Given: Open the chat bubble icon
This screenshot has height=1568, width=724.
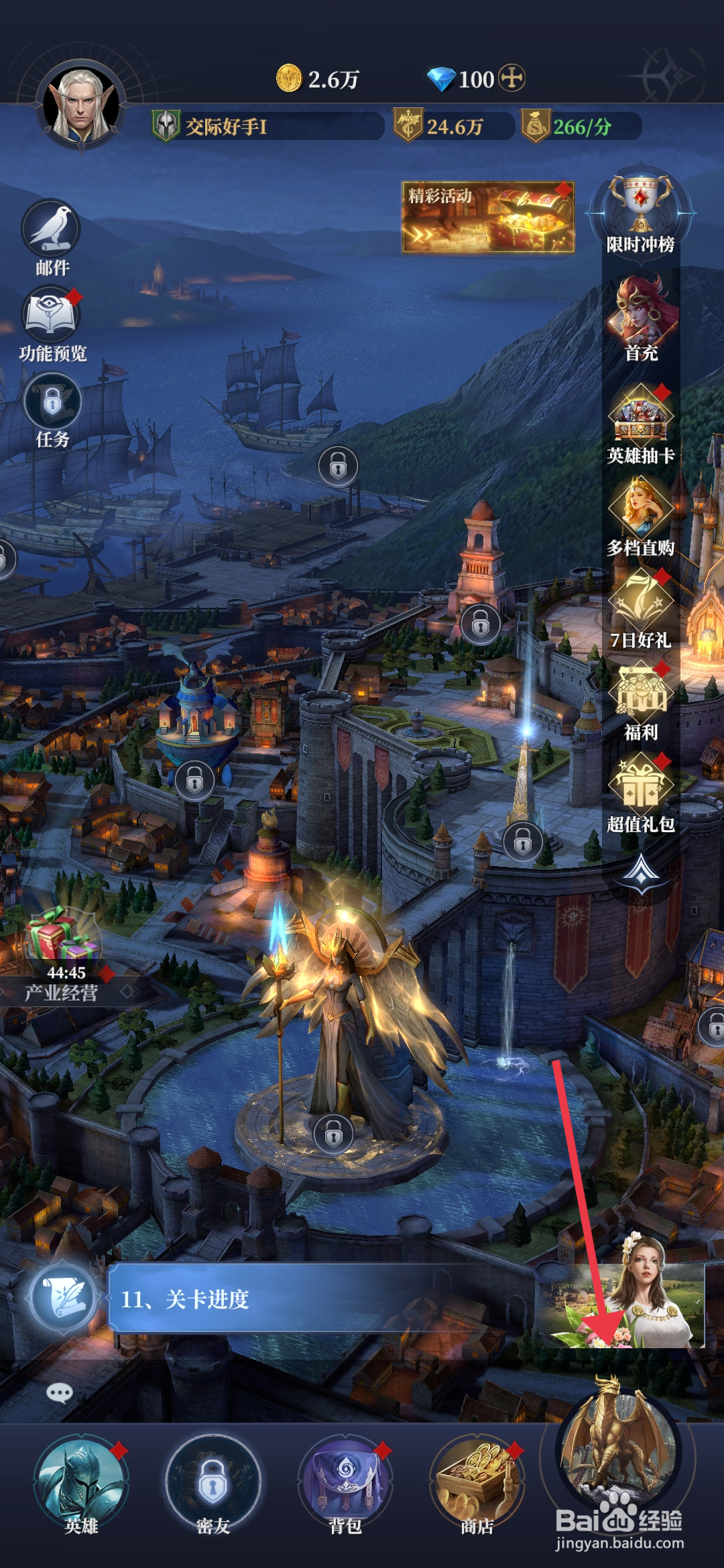Looking at the screenshot, I should 59,1394.
